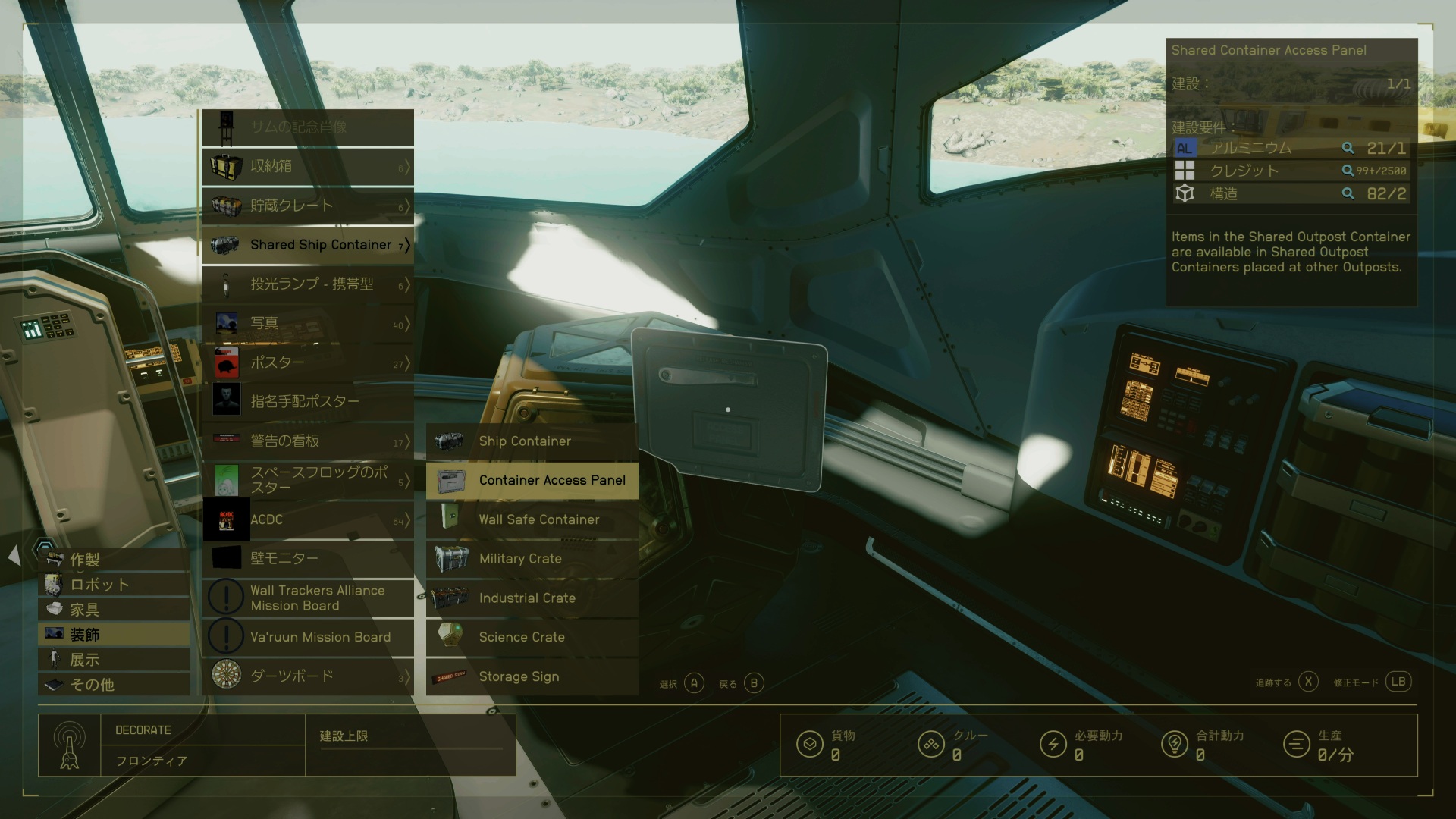Select the 写真 photo decoration entry
Screen dimensions: 1456x819
(307, 323)
